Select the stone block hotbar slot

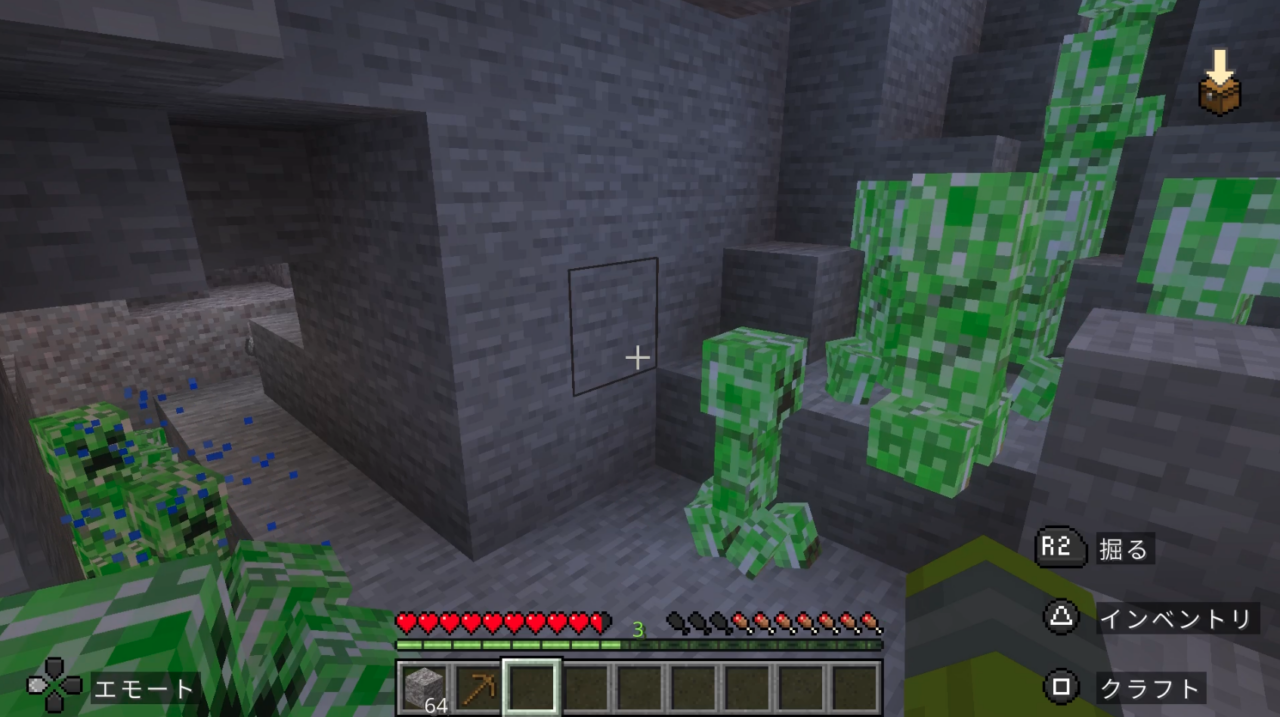click(424, 687)
